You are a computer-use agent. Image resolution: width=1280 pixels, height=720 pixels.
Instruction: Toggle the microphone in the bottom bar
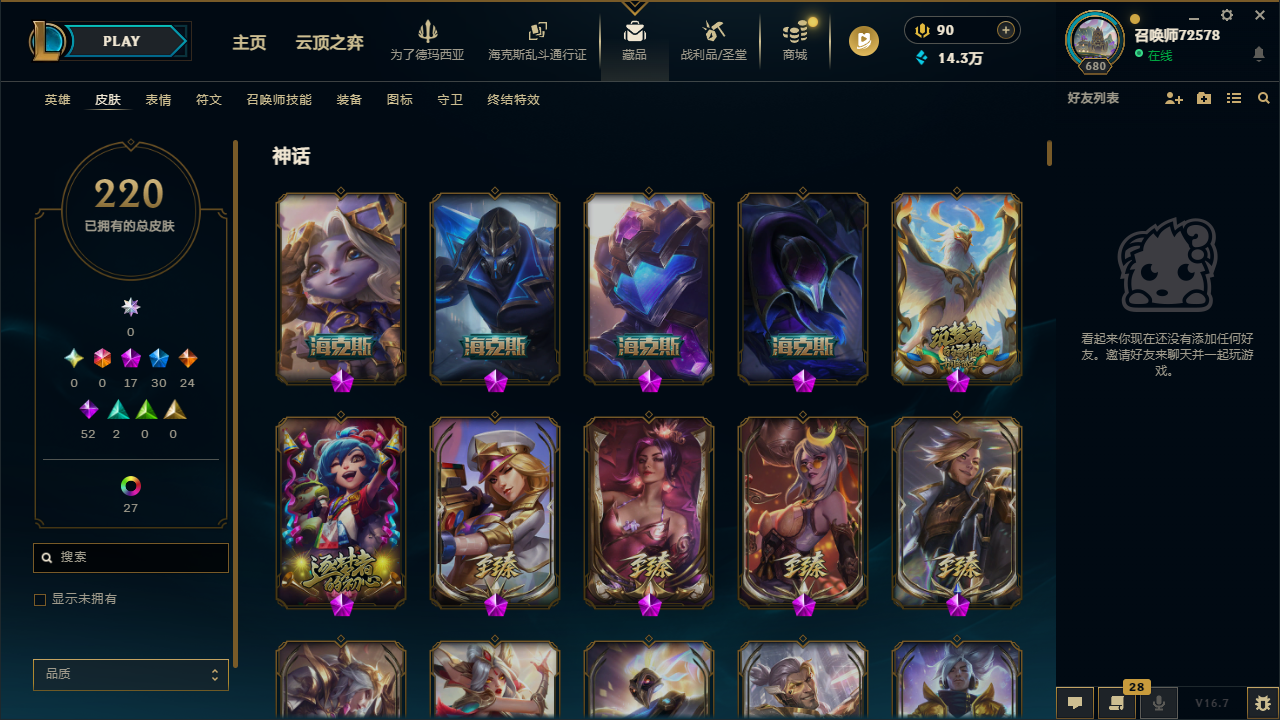coord(1159,703)
